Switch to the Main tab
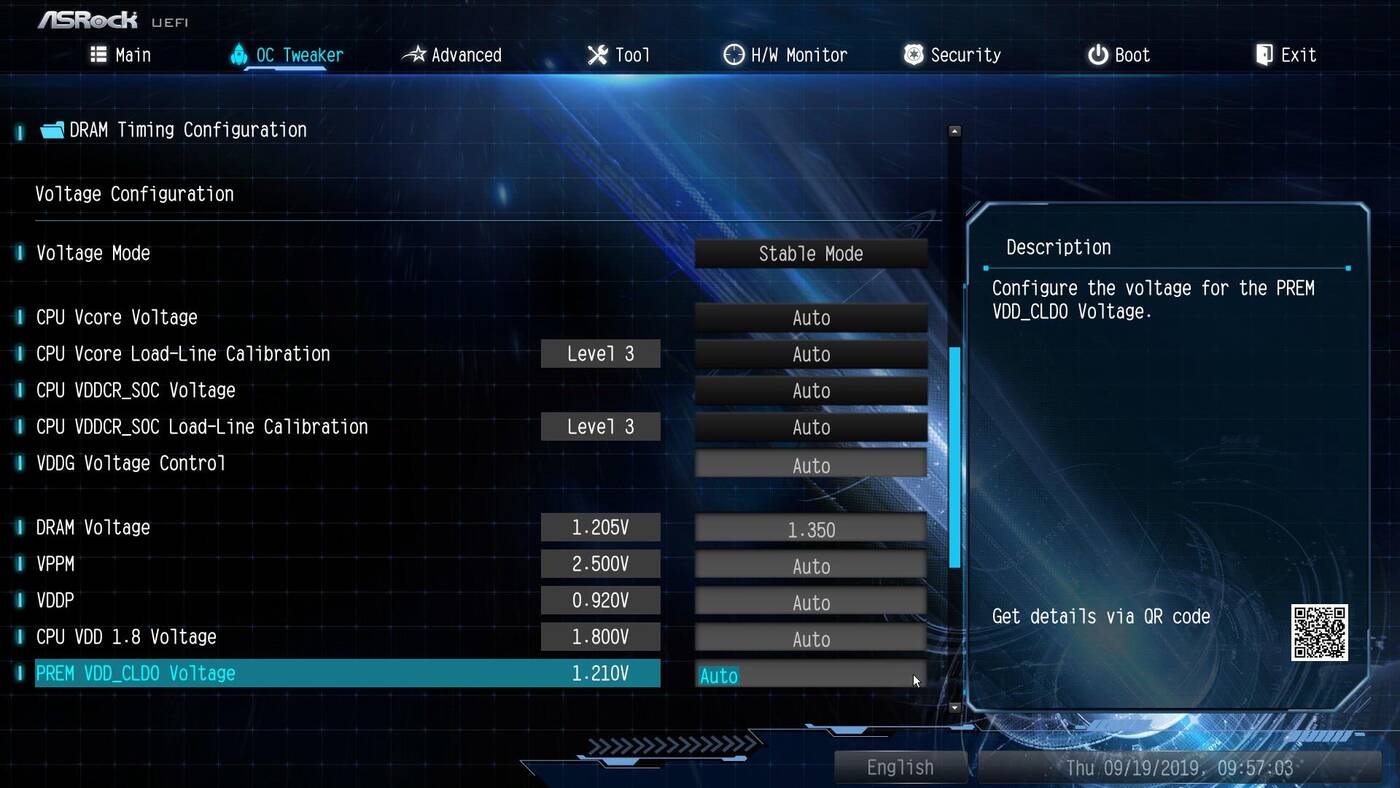Image resolution: width=1400 pixels, height=788 pixels. (x=120, y=55)
